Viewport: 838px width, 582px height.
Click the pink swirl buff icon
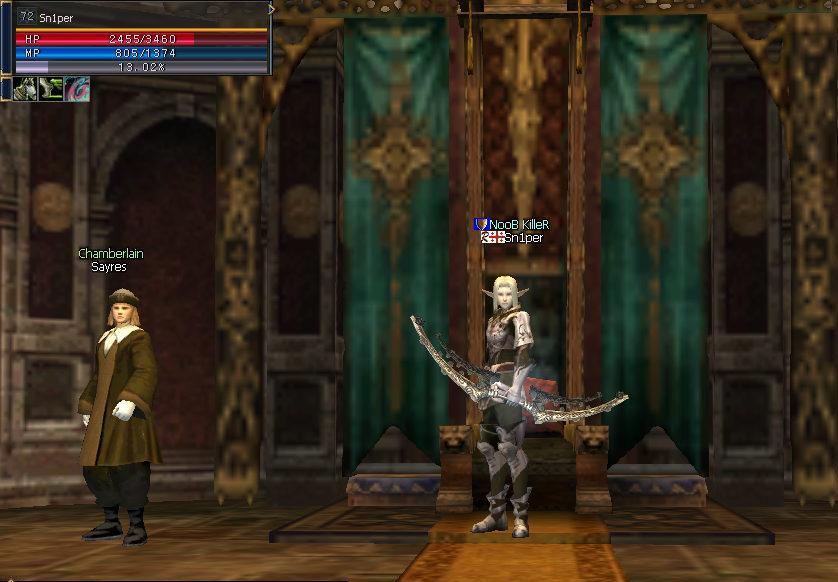coord(77,88)
